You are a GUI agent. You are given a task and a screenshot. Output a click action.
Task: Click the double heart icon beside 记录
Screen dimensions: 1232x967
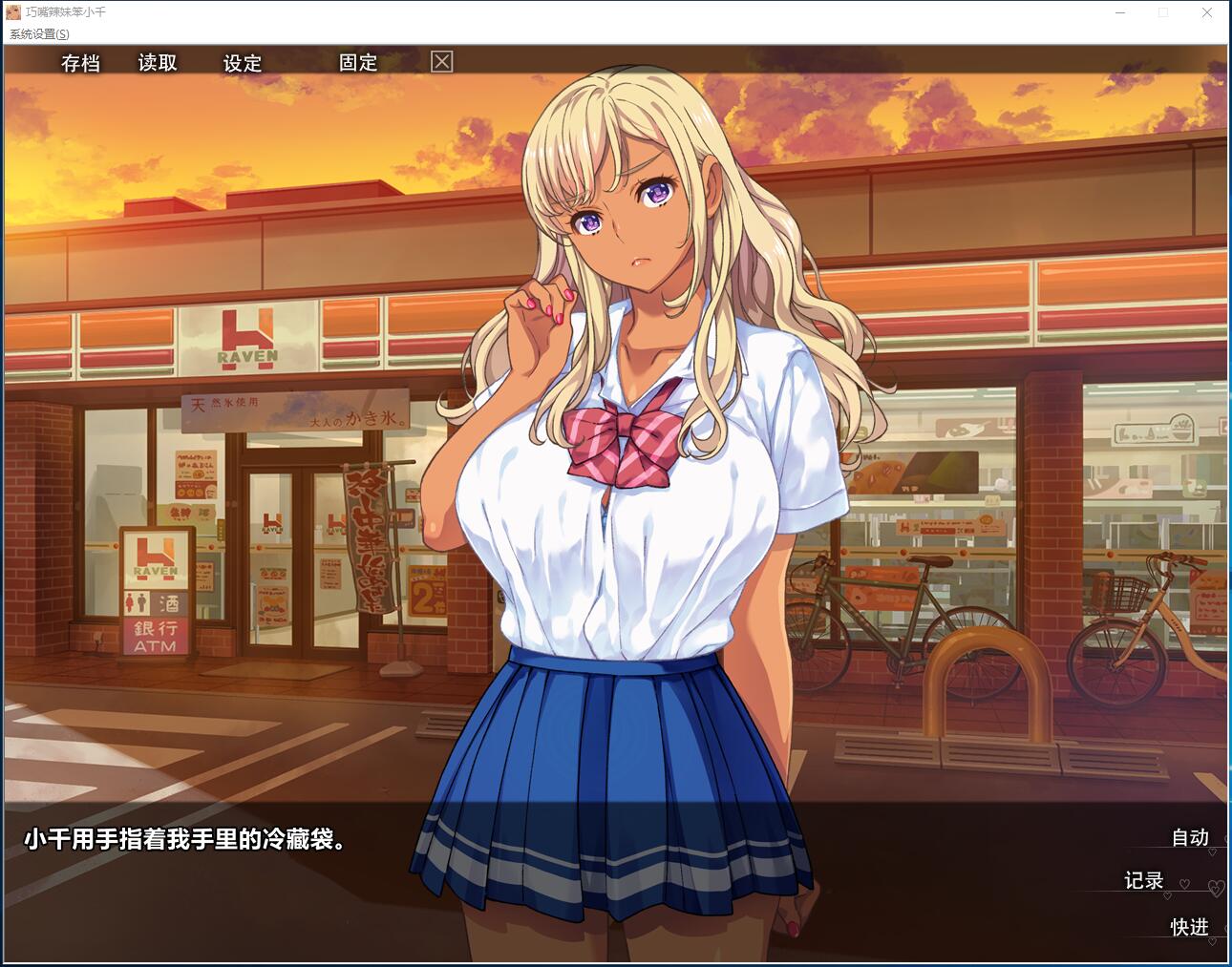[x=1215, y=888]
